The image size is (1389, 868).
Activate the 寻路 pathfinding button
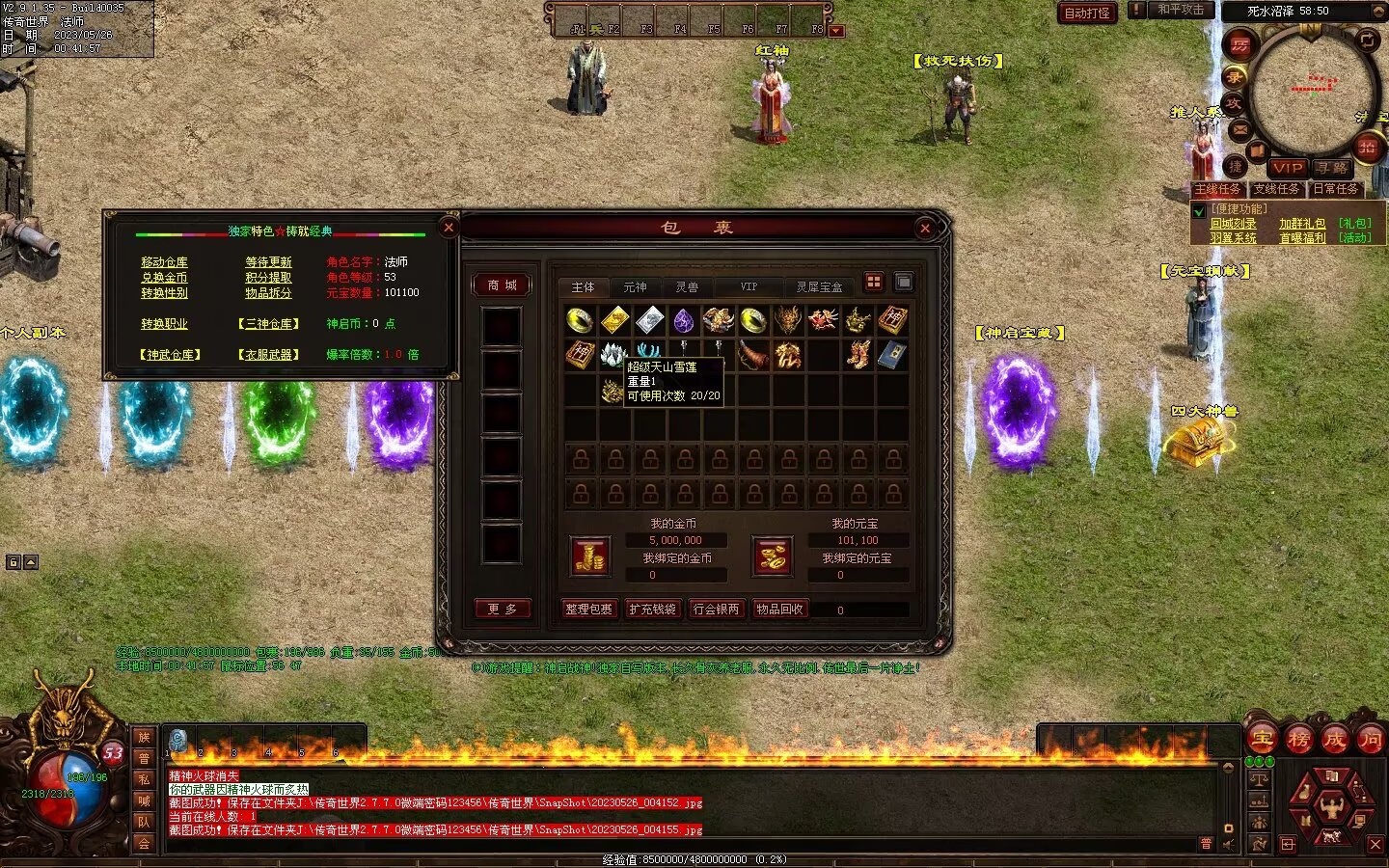click(1332, 168)
